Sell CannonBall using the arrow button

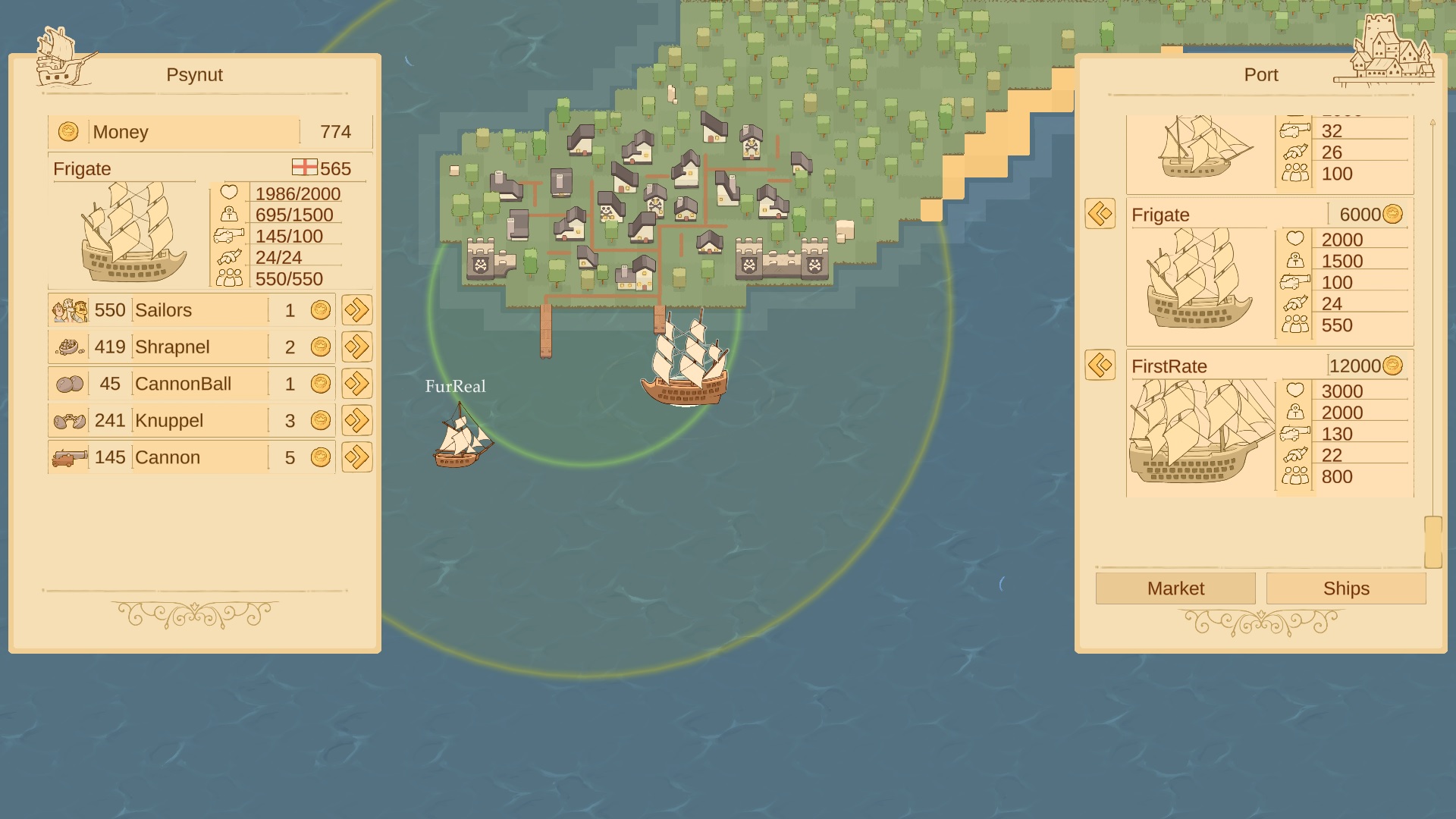coord(356,384)
